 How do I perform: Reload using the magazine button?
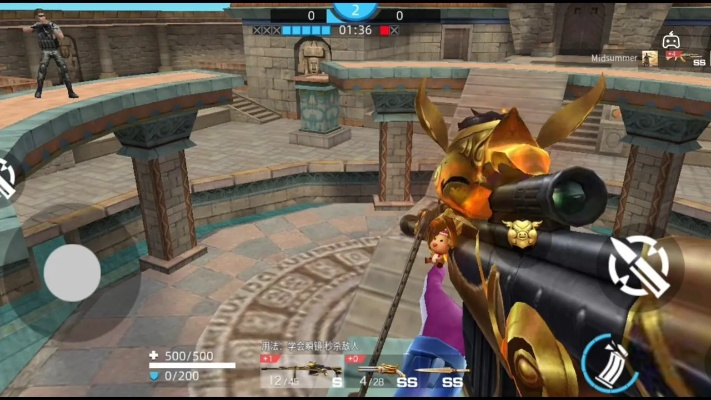(609, 361)
